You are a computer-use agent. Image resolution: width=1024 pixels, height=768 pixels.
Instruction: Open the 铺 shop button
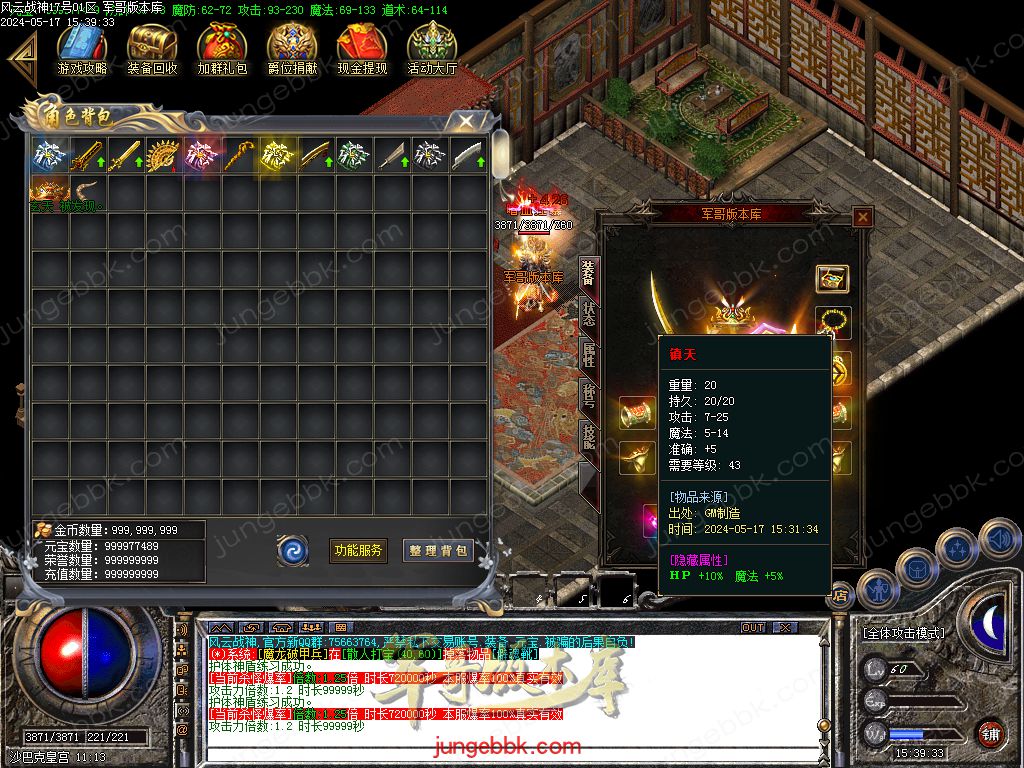990,733
